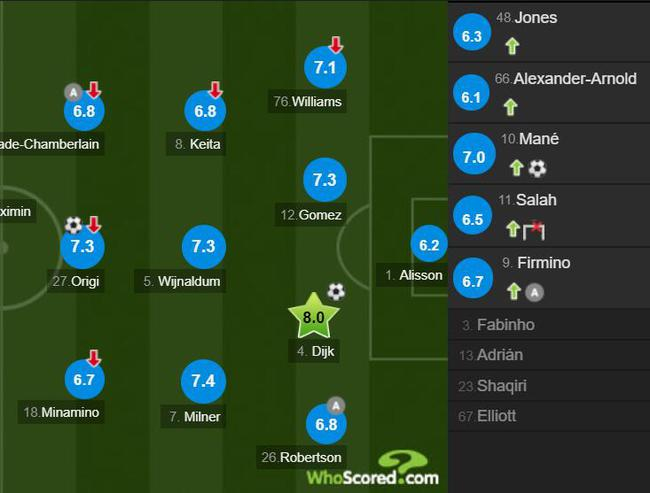Viewport: 650px width, 493px height.
Task: Open Firmino's substitute row
Action: [548, 277]
